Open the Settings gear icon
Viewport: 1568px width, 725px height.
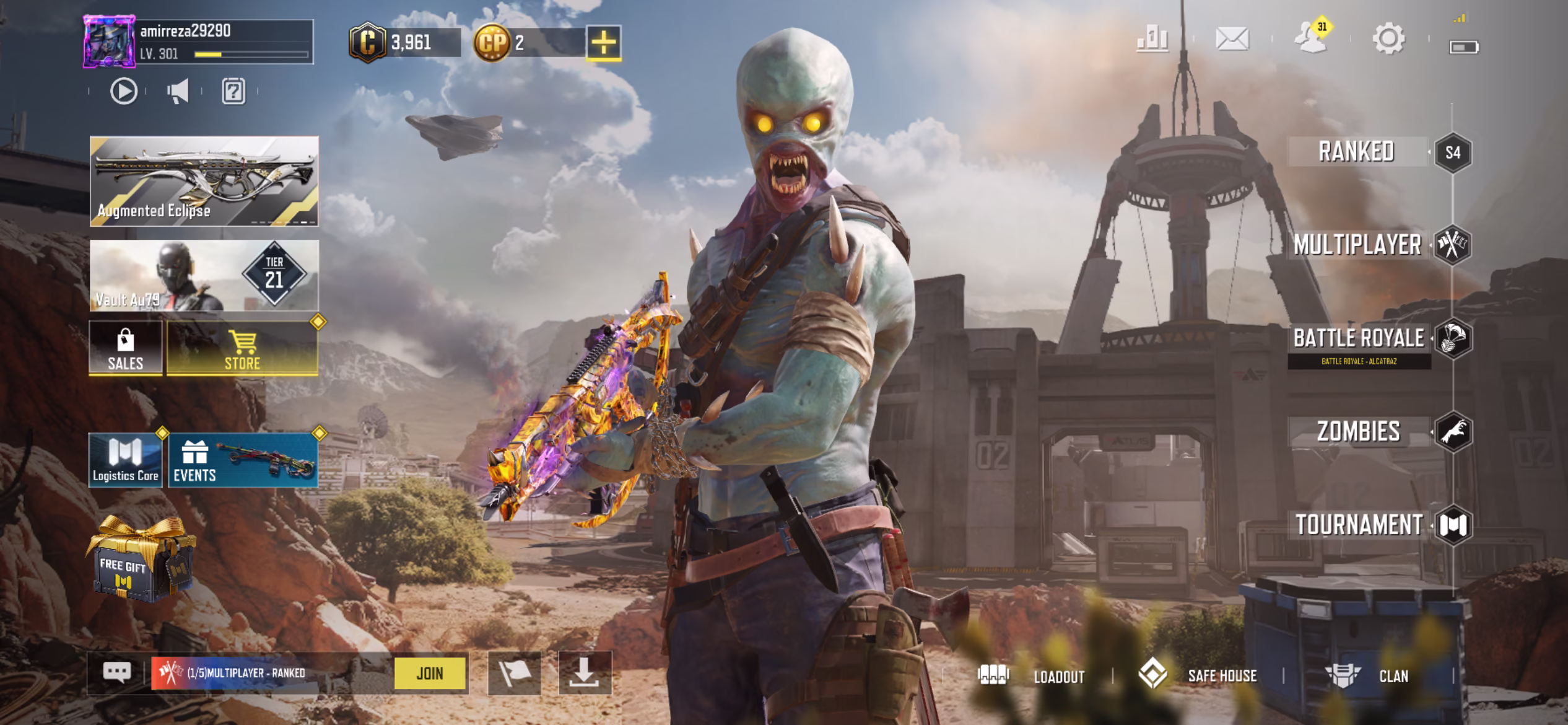[1388, 39]
